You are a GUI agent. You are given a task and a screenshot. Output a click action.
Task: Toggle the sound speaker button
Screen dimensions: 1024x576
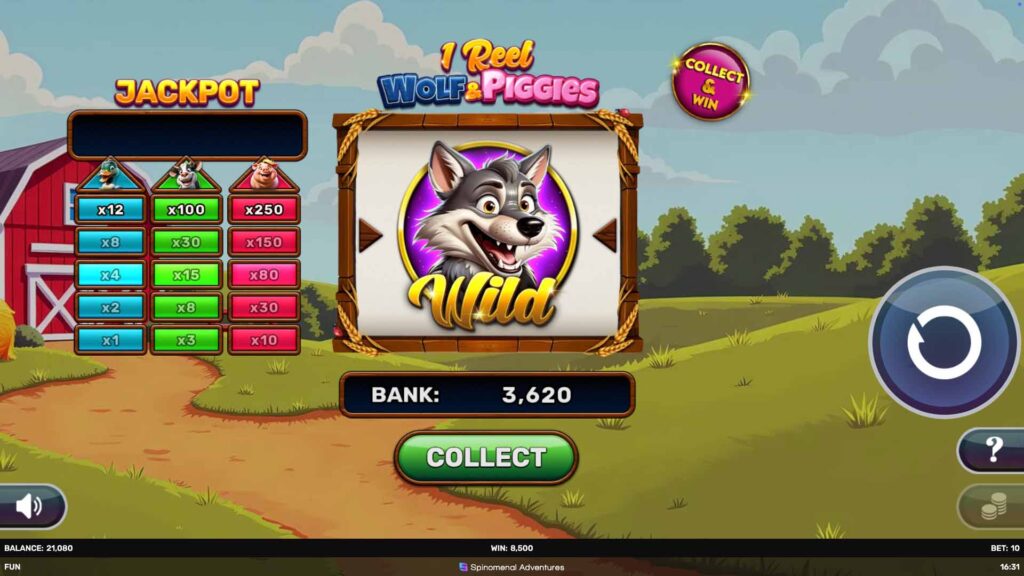click(x=30, y=507)
